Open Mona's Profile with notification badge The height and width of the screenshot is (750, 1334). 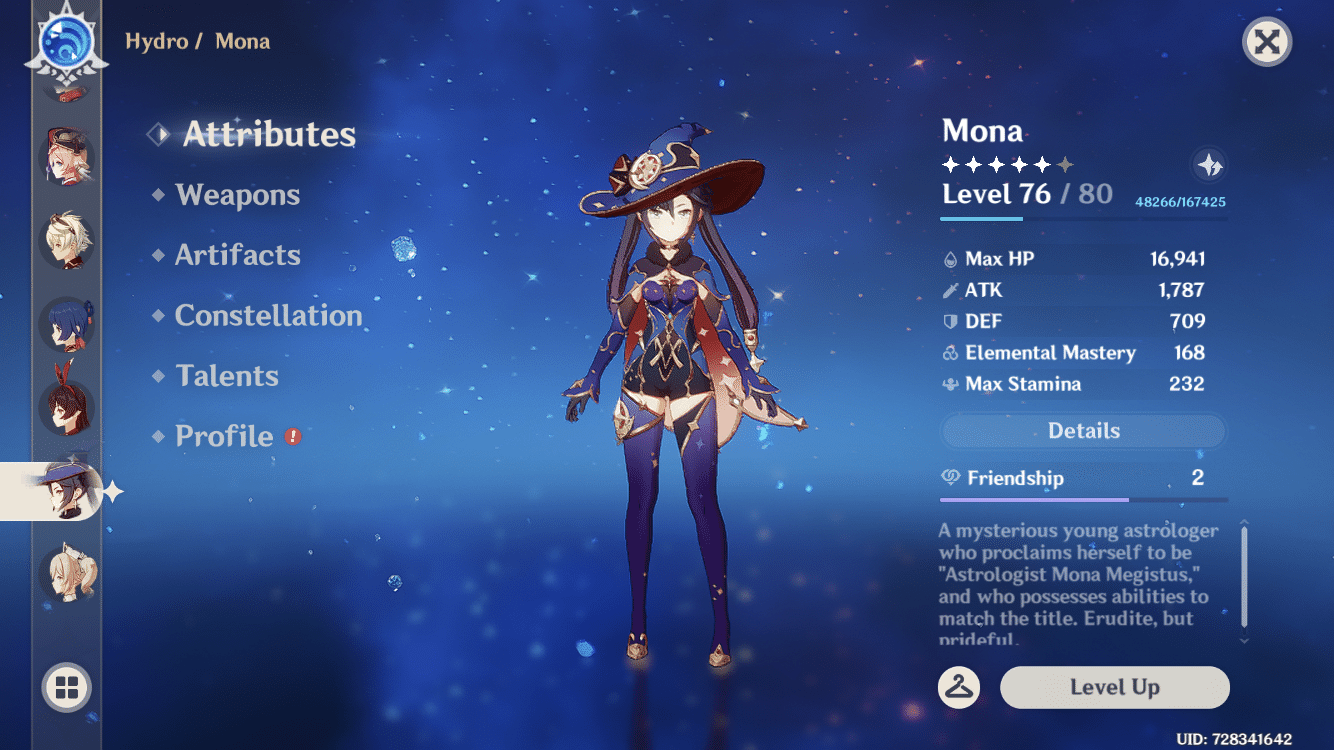(x=224, y=435)
